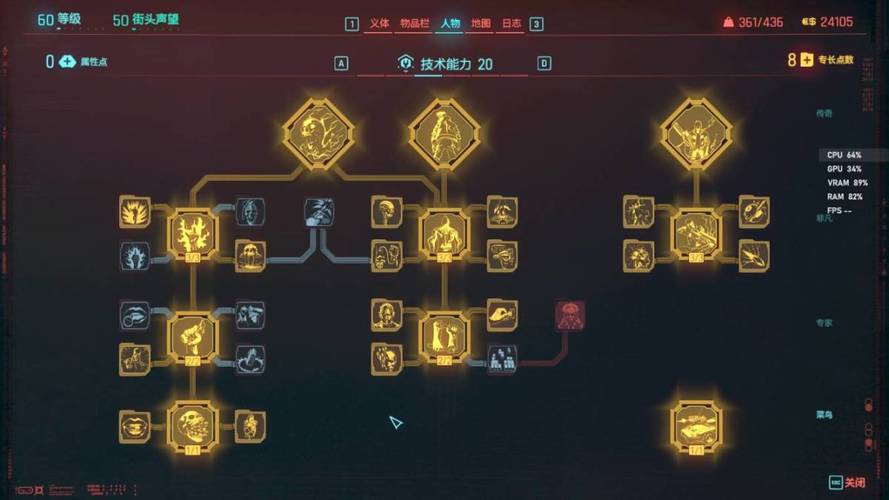The image size is (889, 500).
Task: Select the flame burst small perk
Action: pos(134,212)
